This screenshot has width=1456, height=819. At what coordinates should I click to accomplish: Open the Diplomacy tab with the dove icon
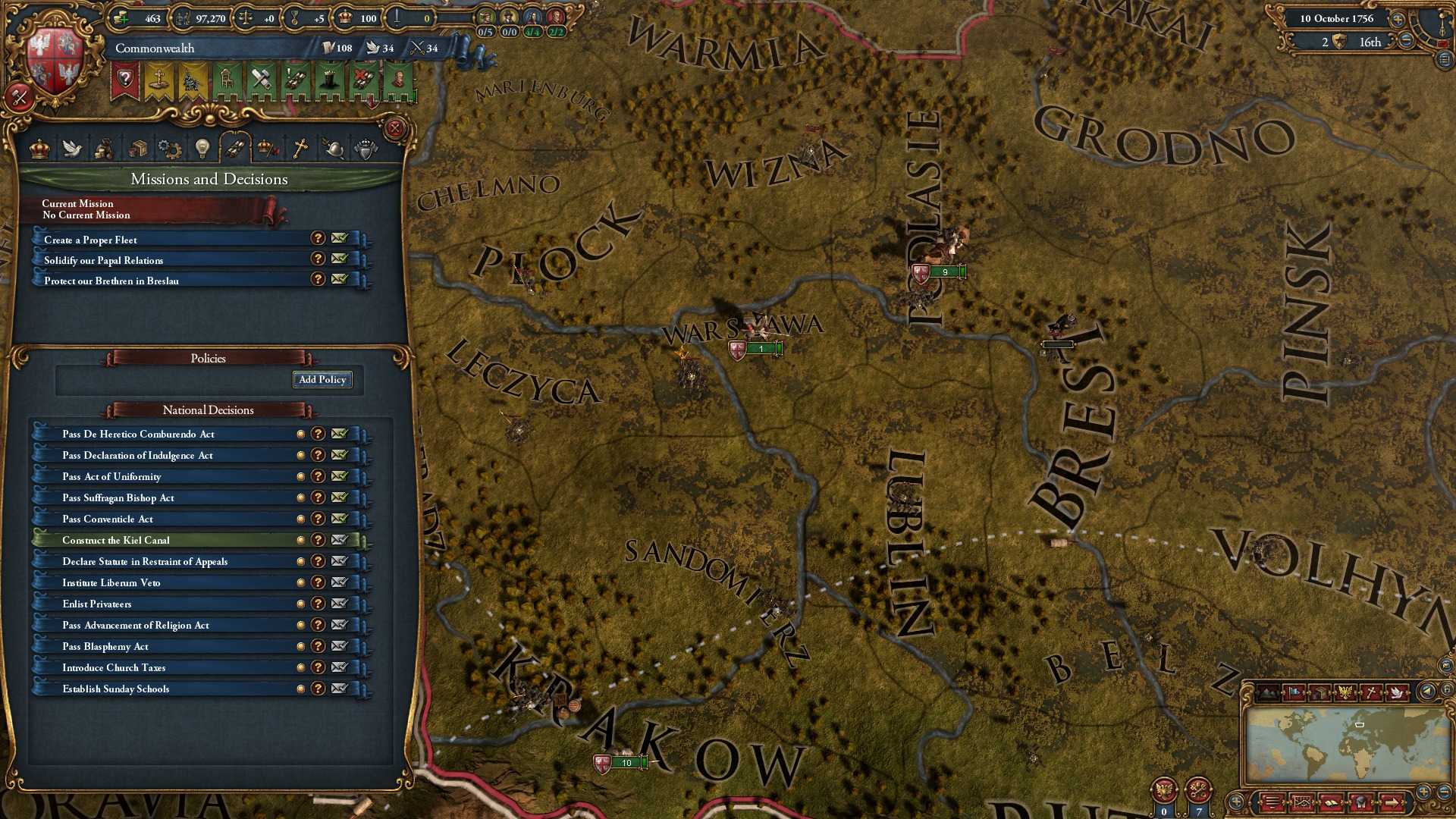(72, 149)
